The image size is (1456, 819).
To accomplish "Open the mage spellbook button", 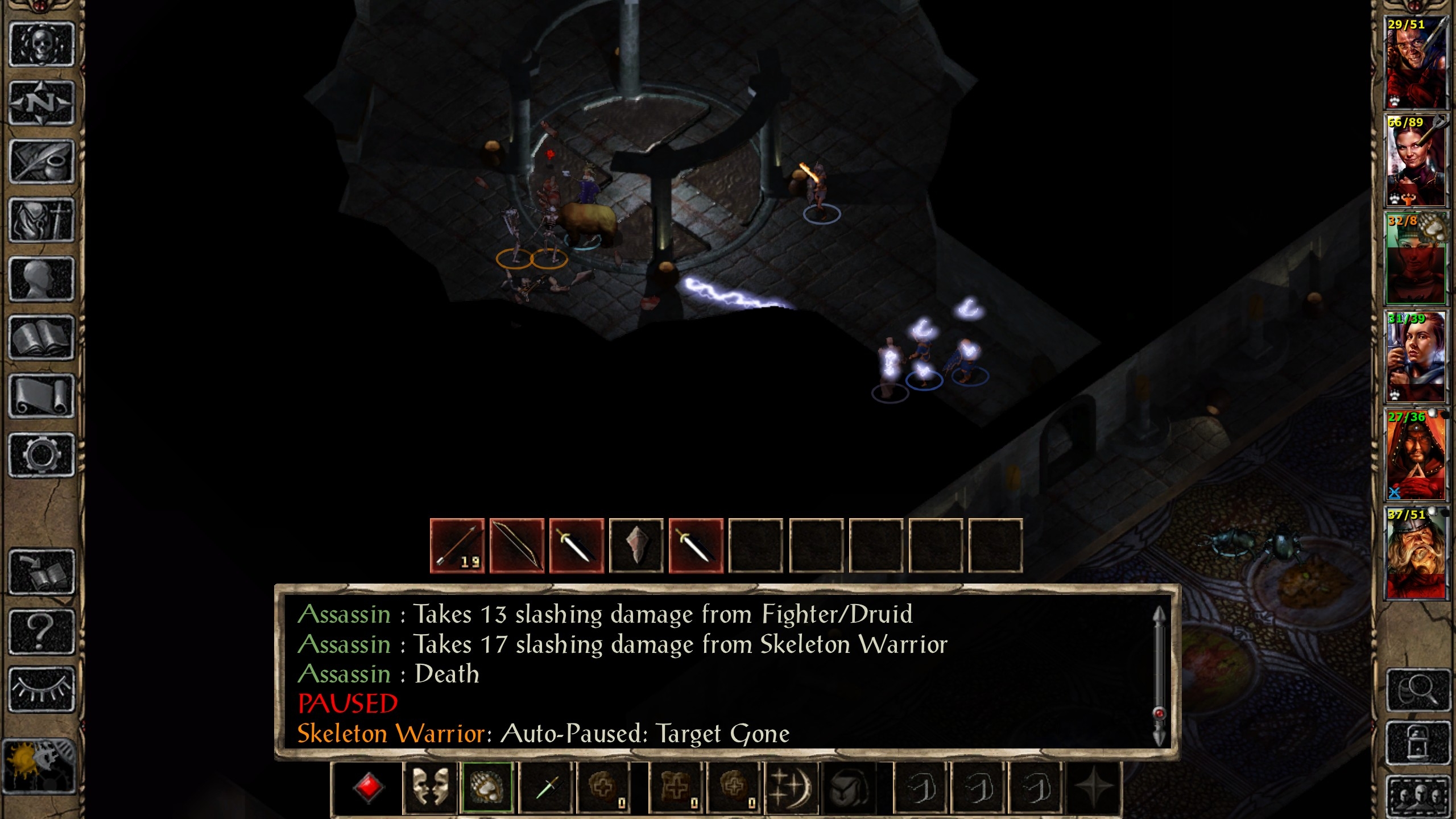I will (42, 338).
